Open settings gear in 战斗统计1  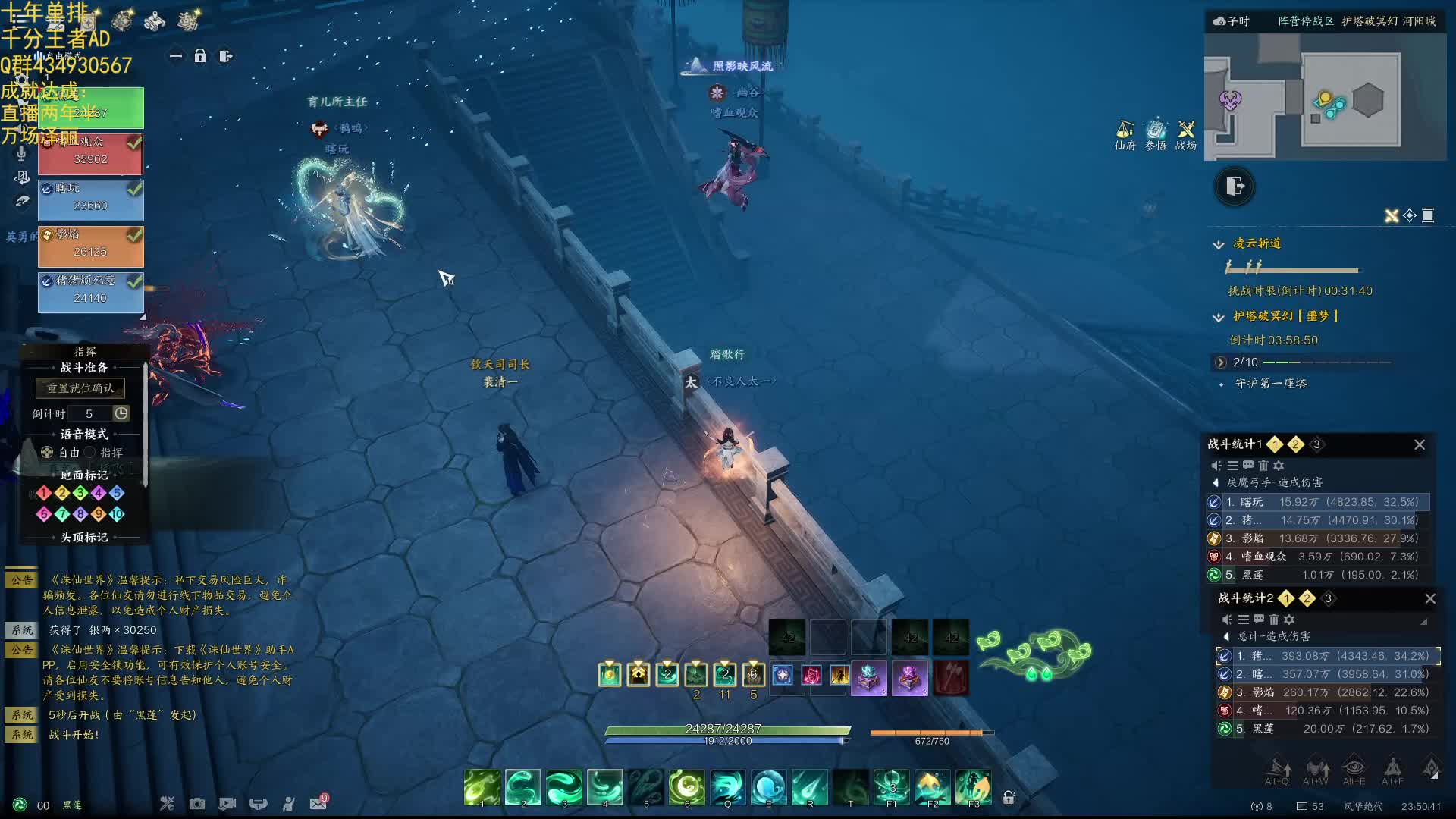[1279, 466]
